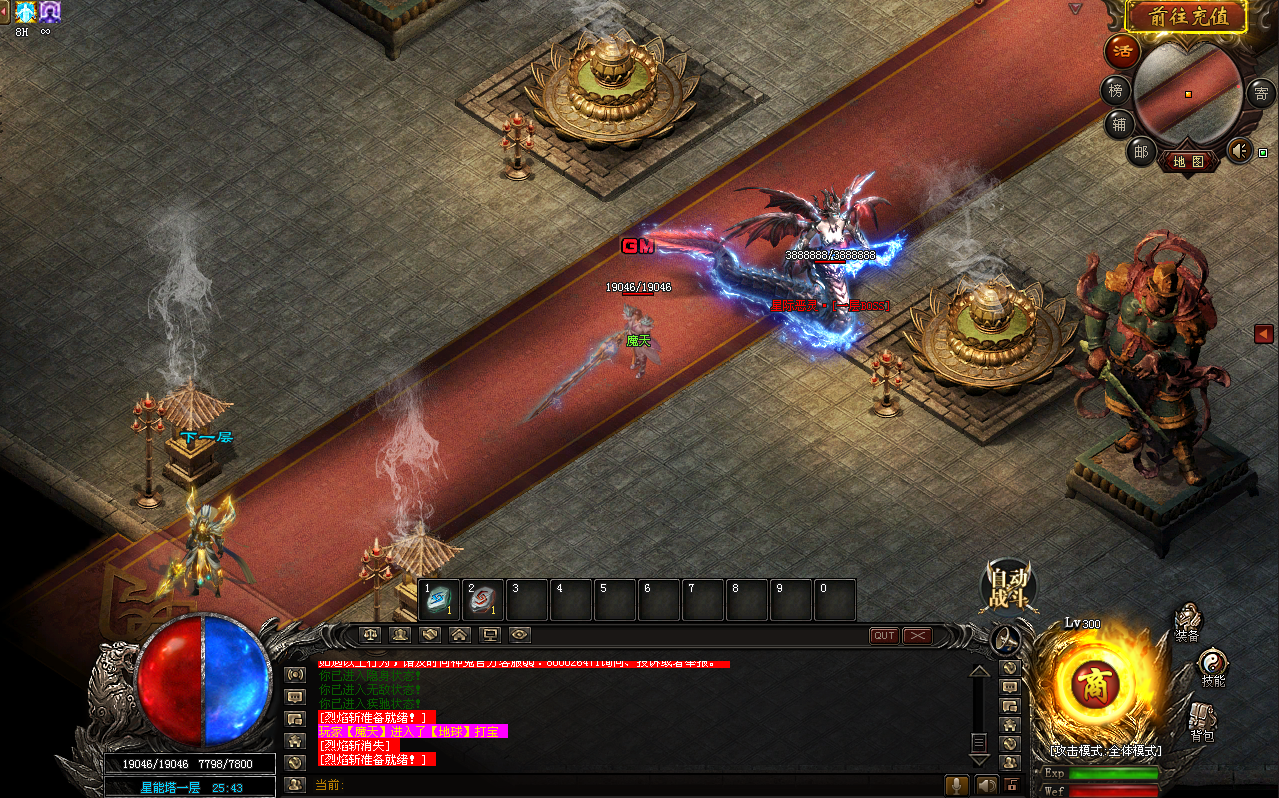Open the 背包 backpack
1279x798 pixels.
click(1202, 722)
